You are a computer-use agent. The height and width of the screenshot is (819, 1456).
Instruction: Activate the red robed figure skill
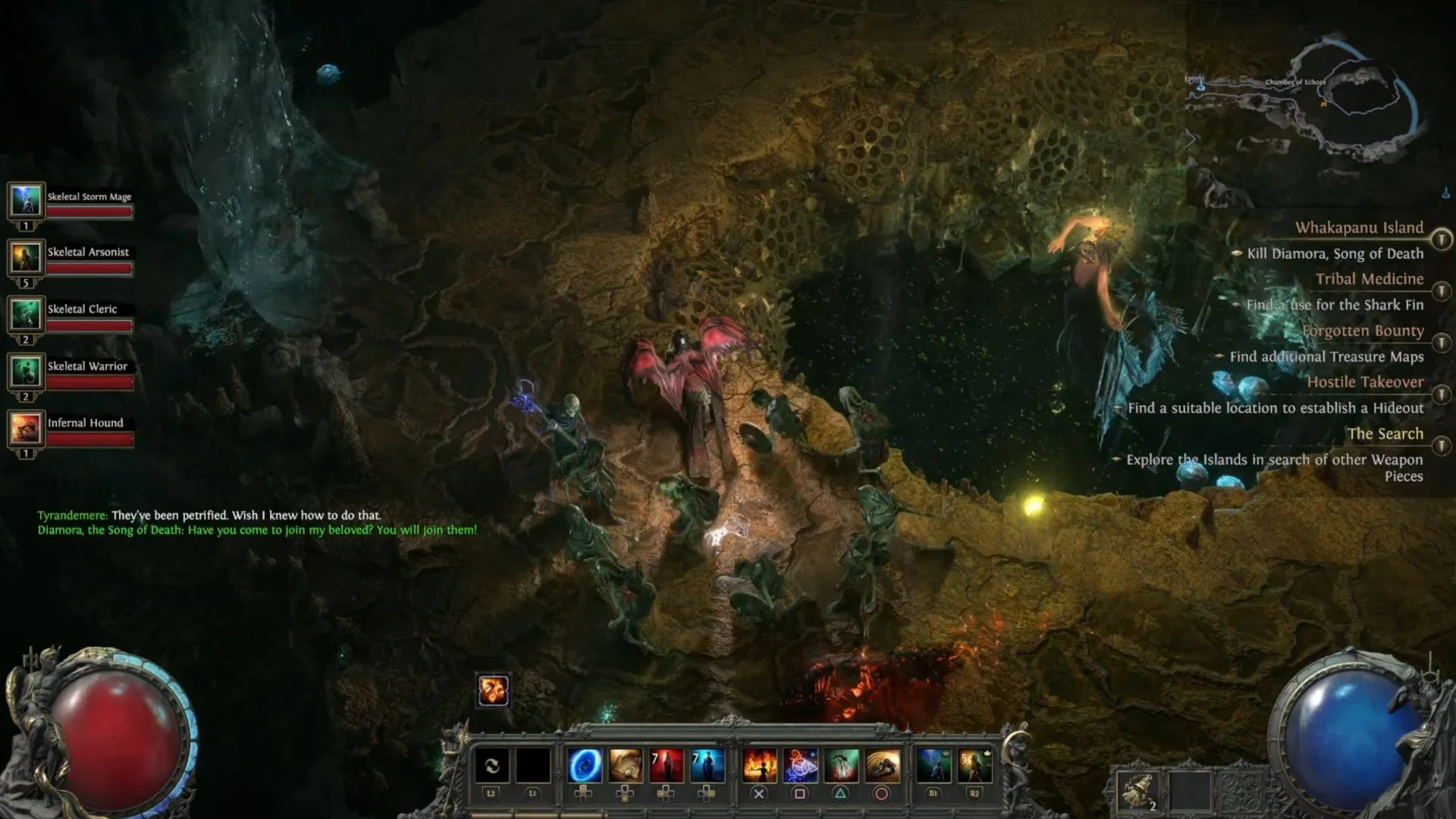pos(667,766)
